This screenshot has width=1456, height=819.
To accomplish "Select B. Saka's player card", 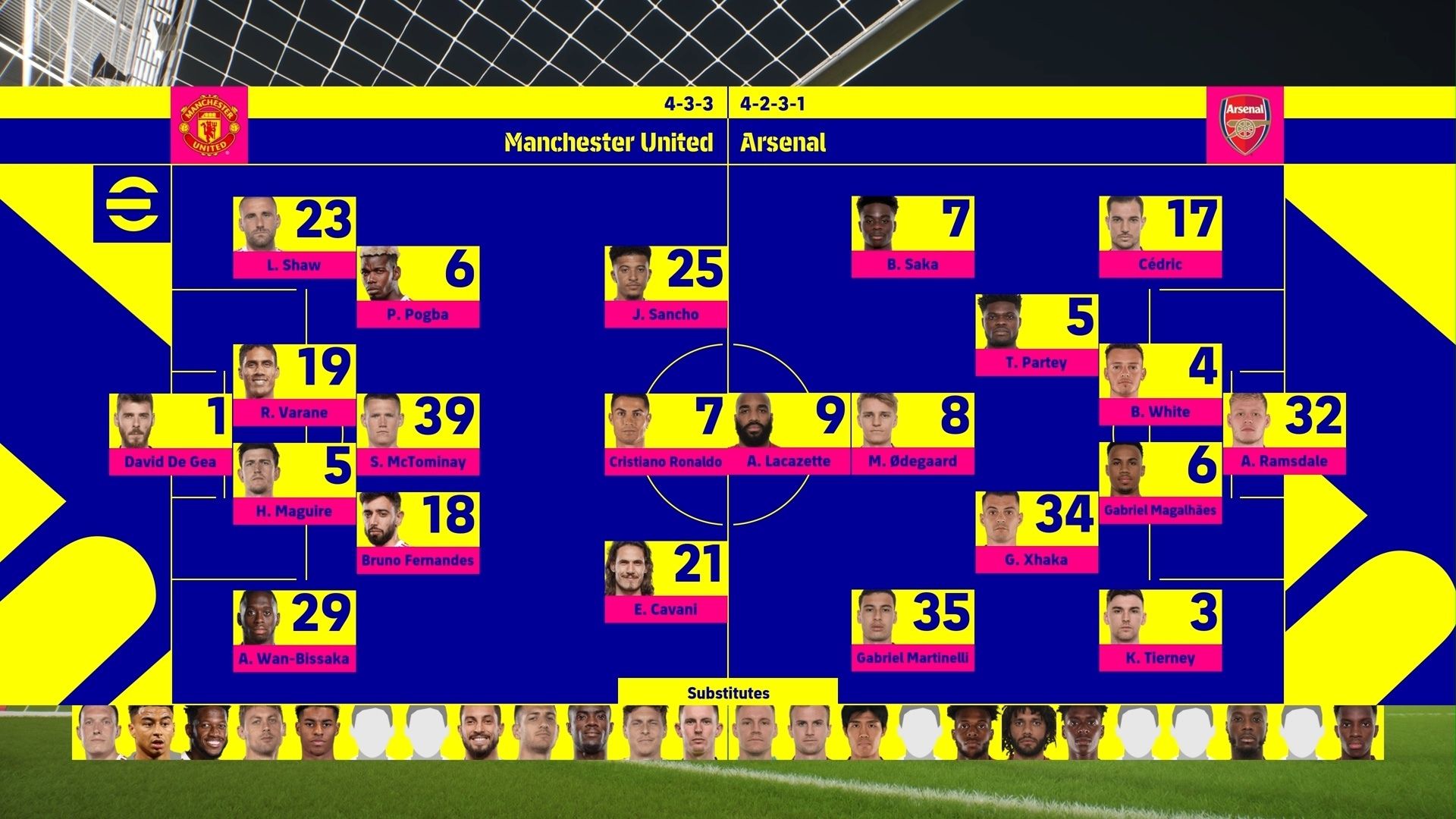I will [x=912, y=237].
